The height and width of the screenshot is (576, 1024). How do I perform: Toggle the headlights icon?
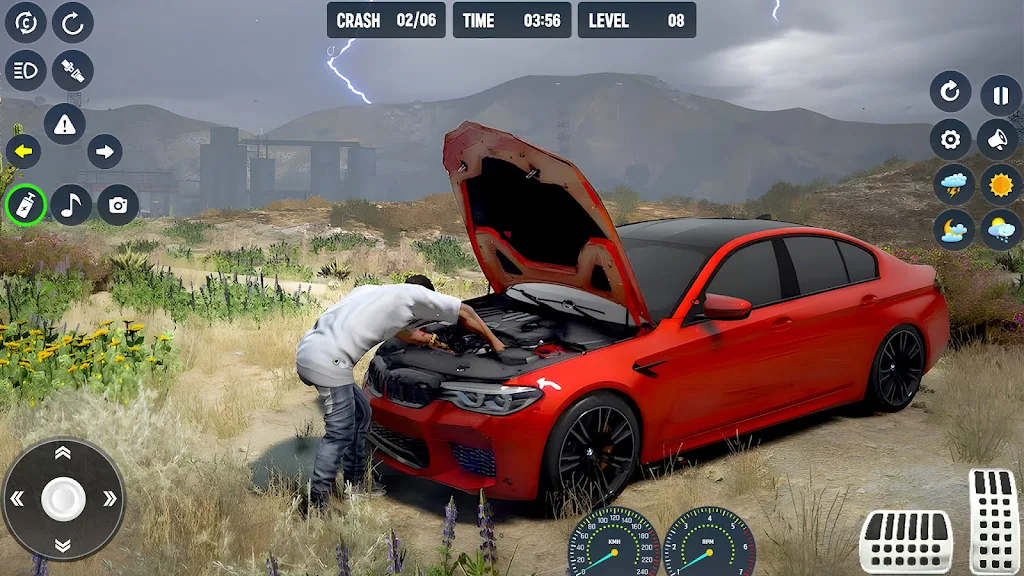pos(26,70)
